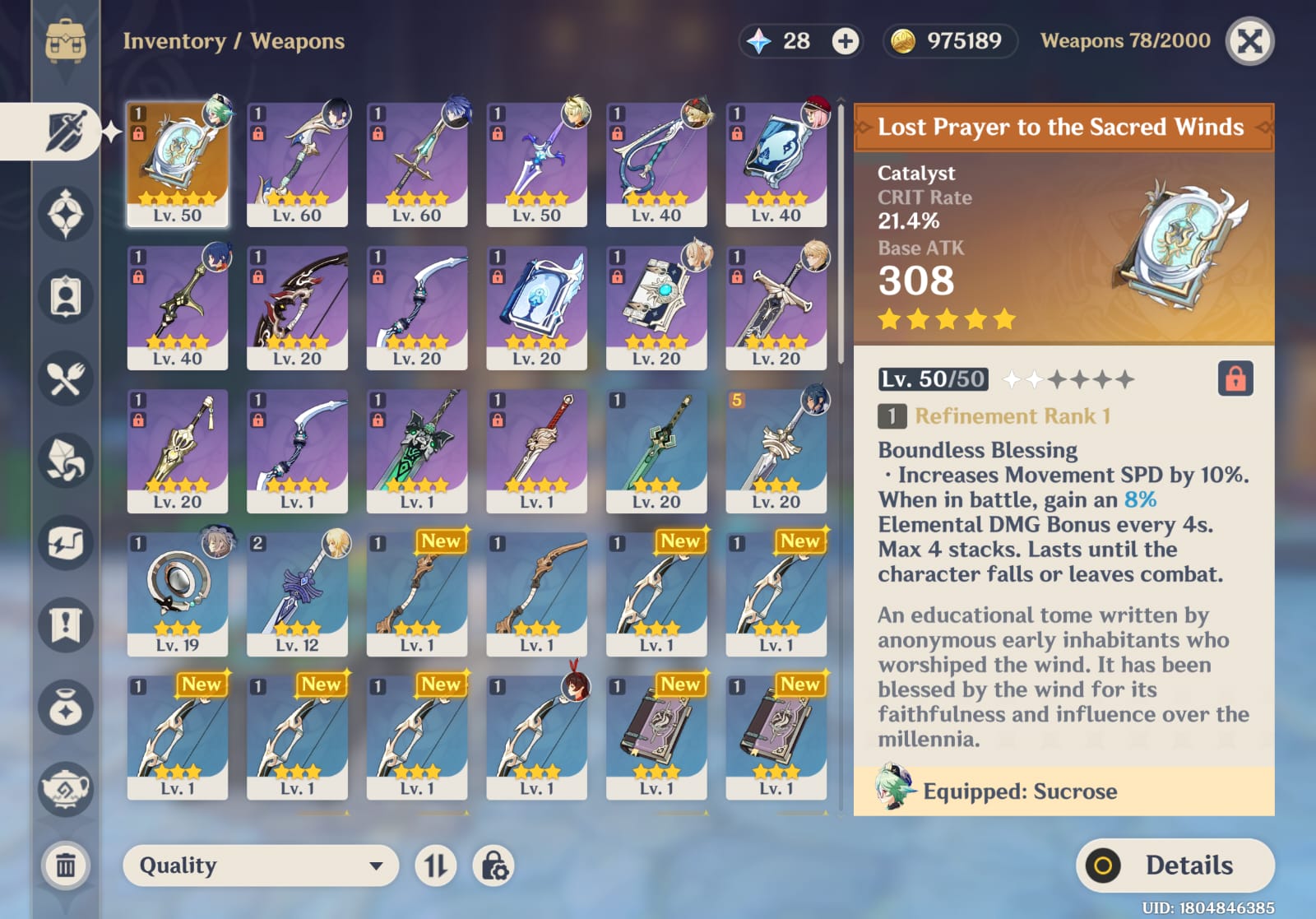Toggle the sort order arrows button
This screenshot has height=919, width=1316.
(x=435, y=866)
